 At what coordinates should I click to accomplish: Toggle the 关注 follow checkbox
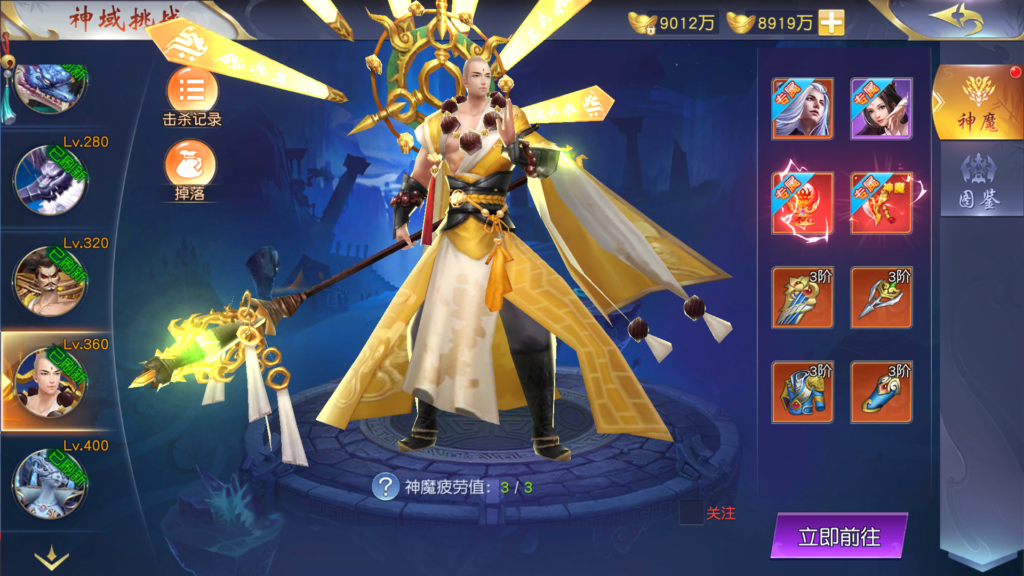click(x=691, y=513)
